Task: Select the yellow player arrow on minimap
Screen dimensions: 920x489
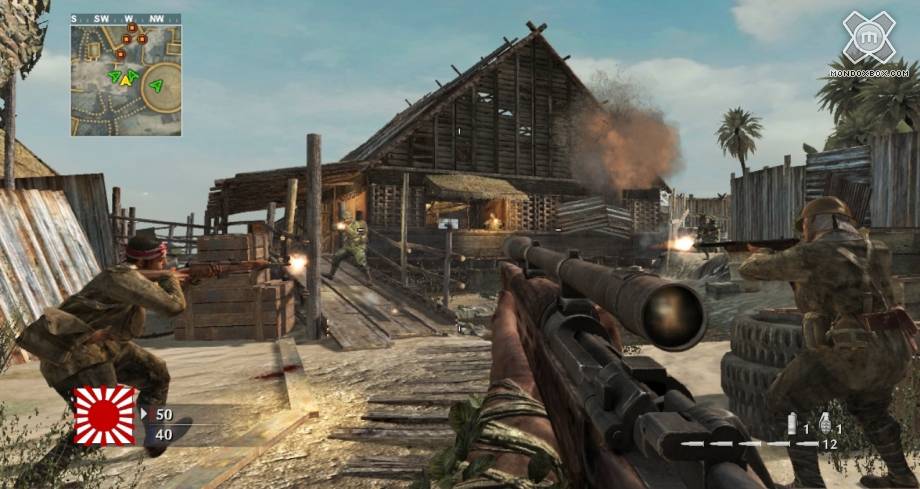Action: 126,79
